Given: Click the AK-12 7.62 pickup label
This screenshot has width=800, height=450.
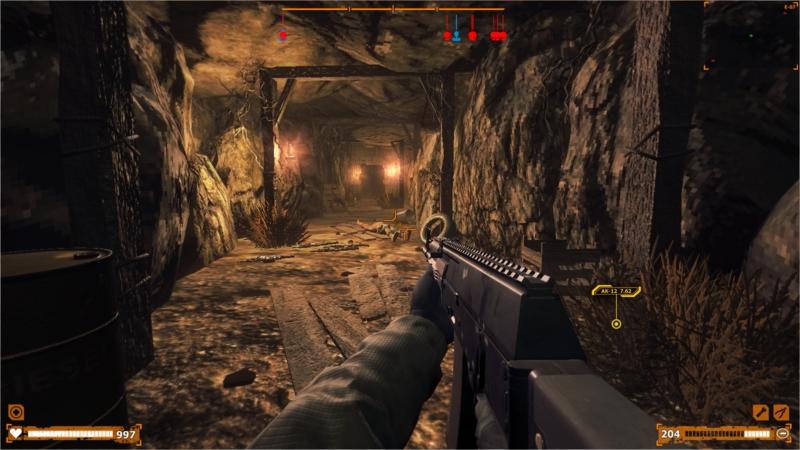Looking at the screenshot, I should point(616,291).
